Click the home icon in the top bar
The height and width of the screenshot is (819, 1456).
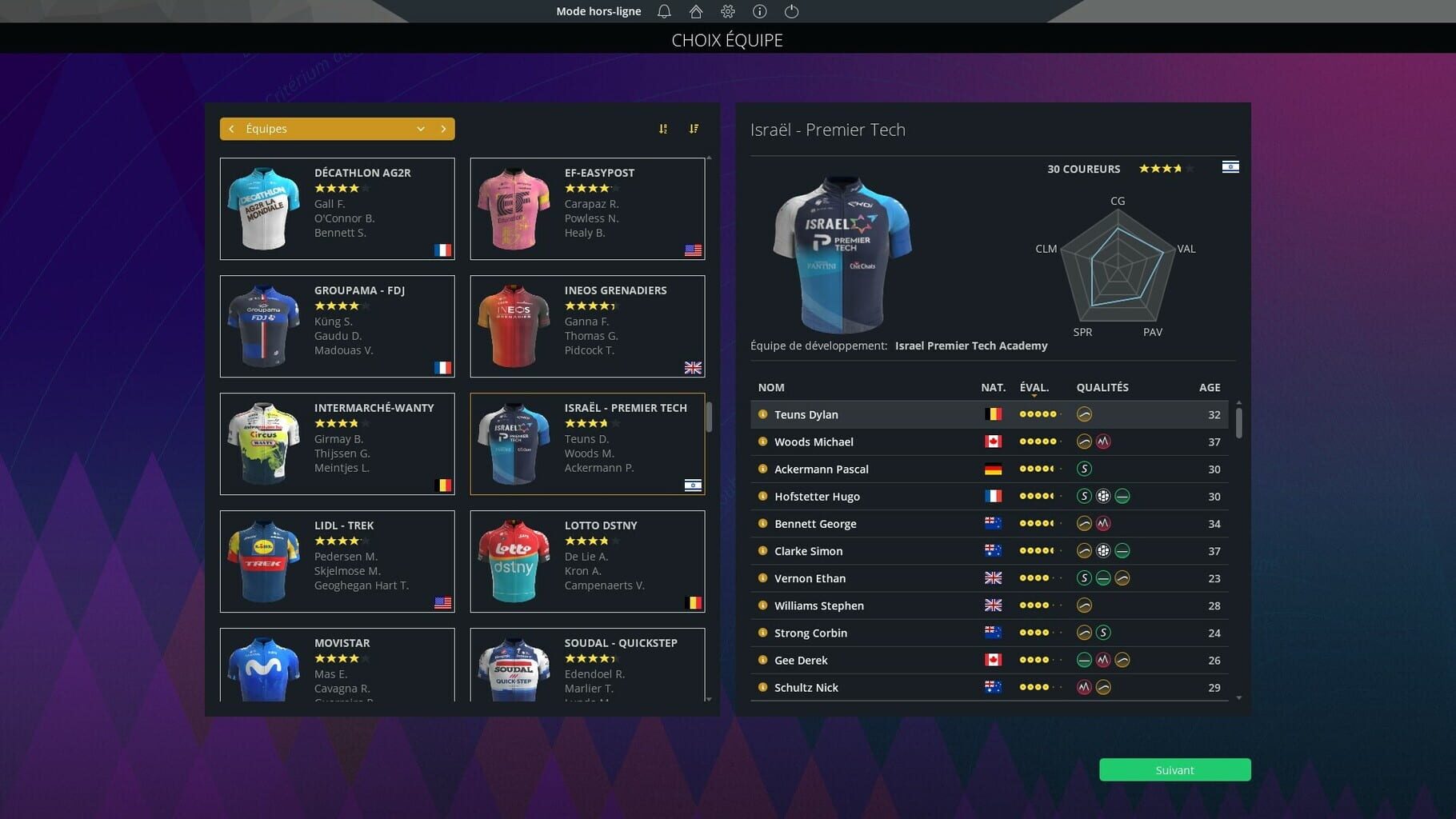coord(695,11)
